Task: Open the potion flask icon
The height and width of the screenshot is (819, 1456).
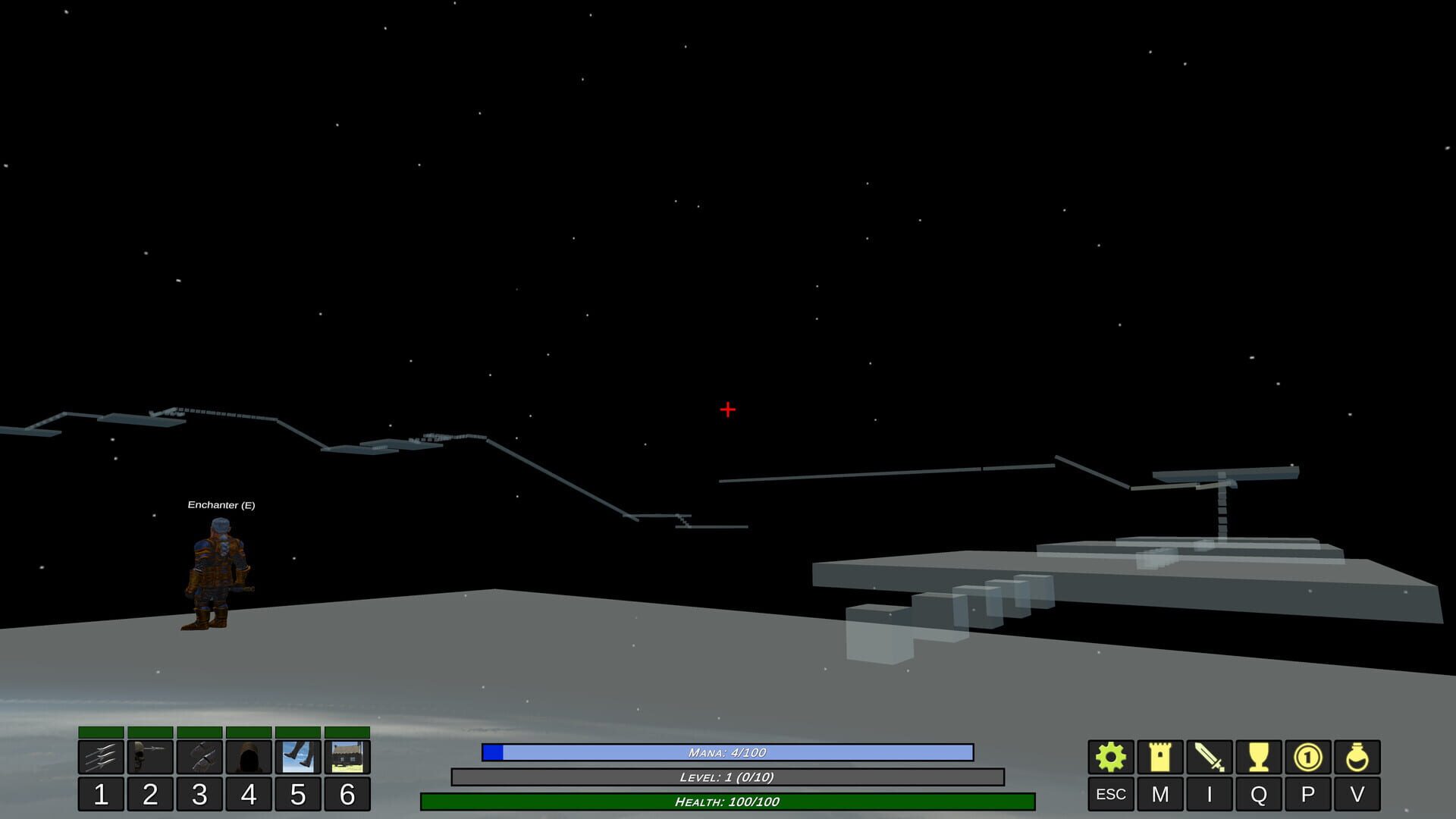Action: (1358, 756)
